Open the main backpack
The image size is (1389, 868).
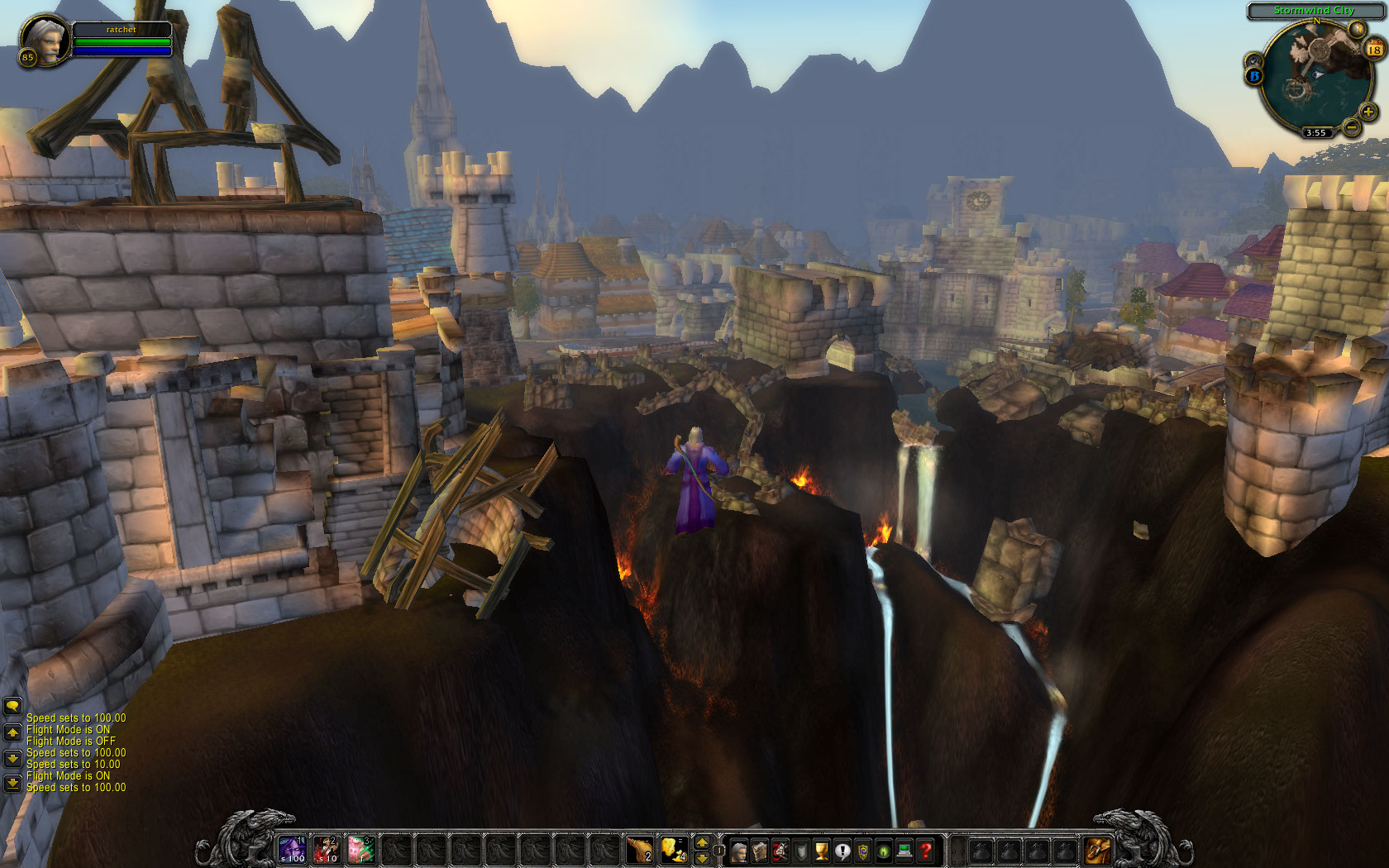click(1098, 850)
